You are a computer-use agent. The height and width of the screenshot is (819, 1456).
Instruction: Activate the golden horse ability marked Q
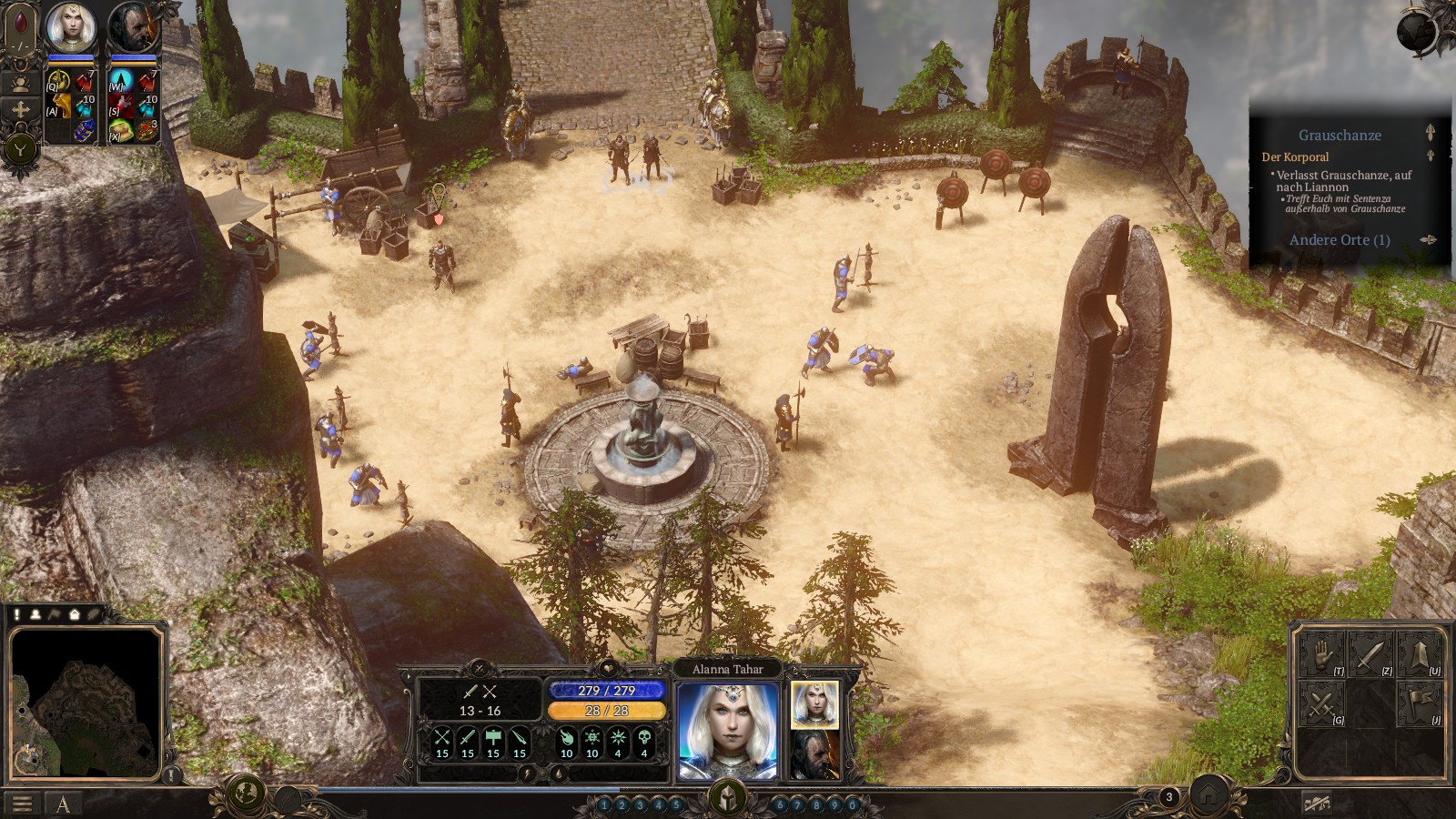coord(60,82)
